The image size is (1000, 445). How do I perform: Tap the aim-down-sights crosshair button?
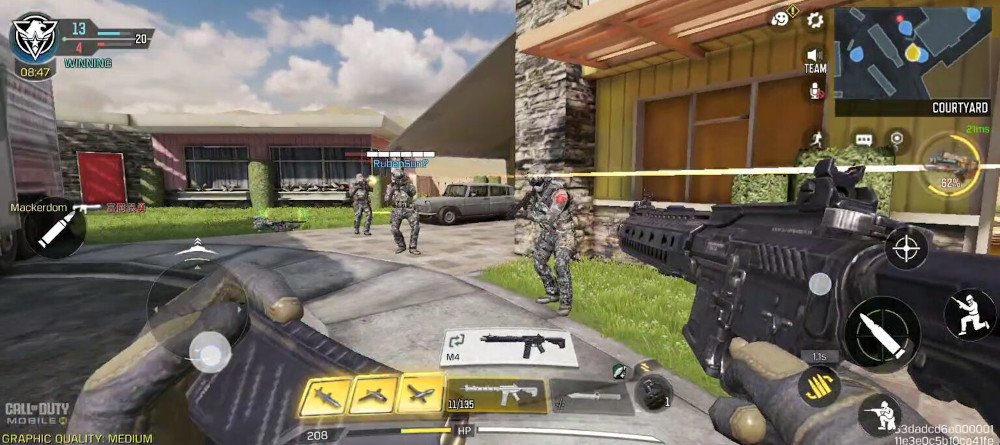point(907,247)
